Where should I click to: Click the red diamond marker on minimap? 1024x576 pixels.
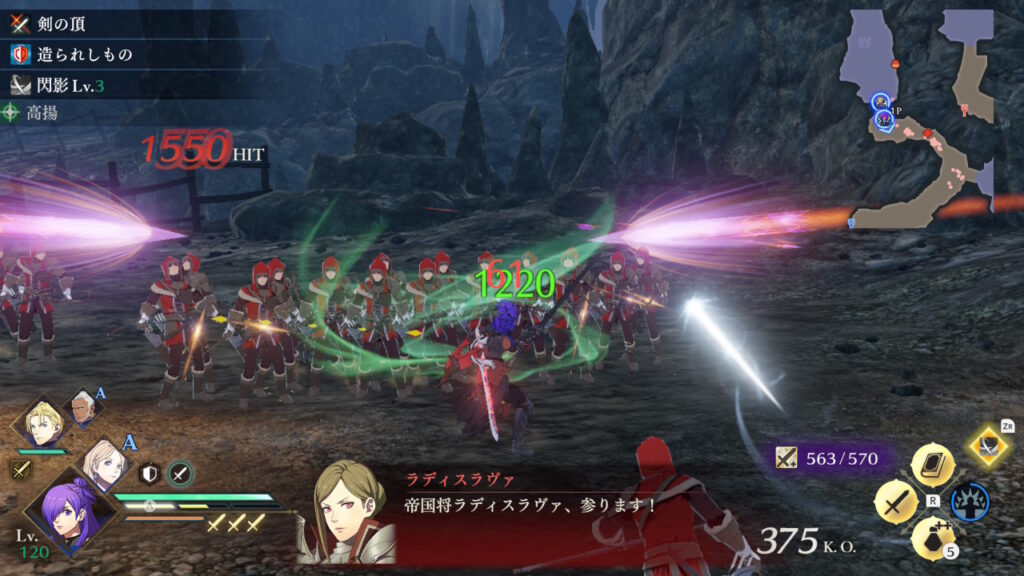pos(927,133)
